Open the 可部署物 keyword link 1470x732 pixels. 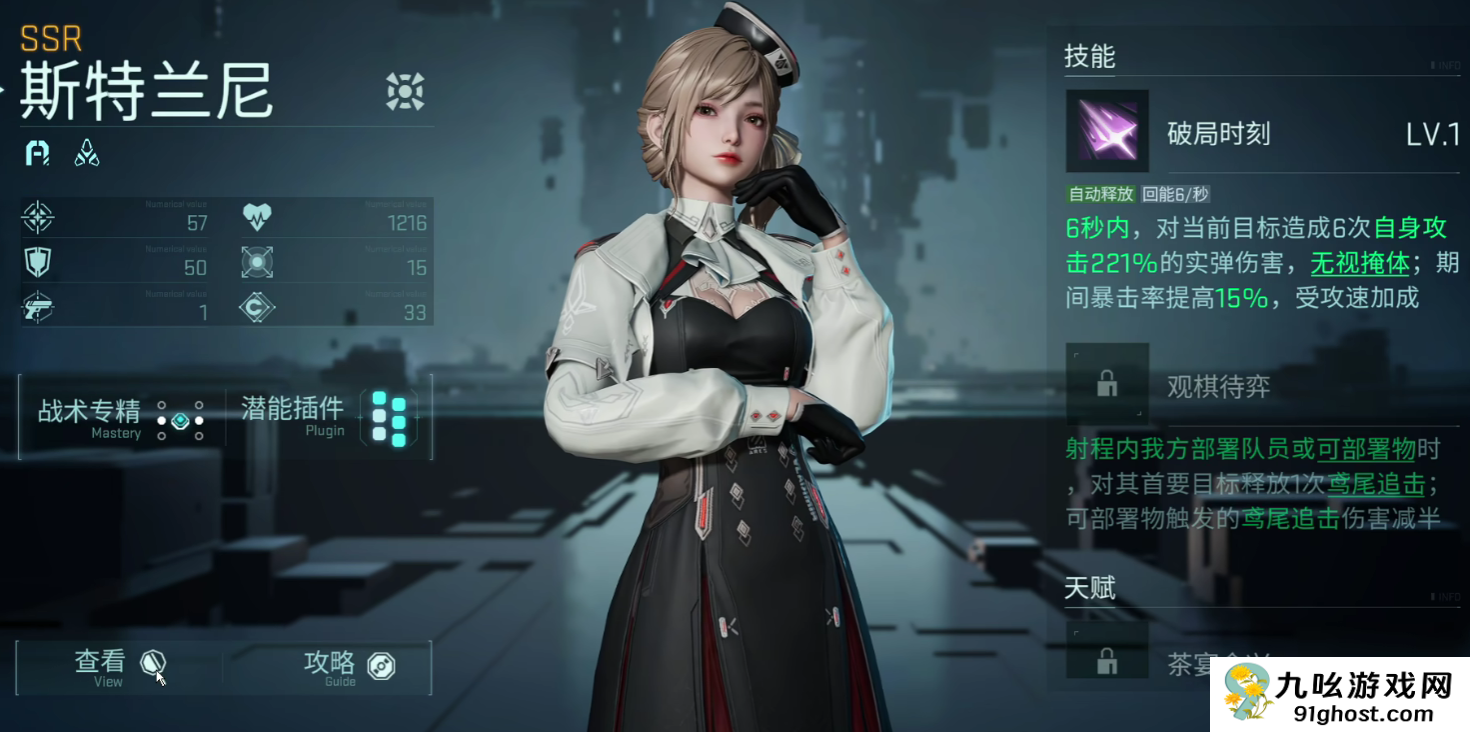pos(1366,450)
